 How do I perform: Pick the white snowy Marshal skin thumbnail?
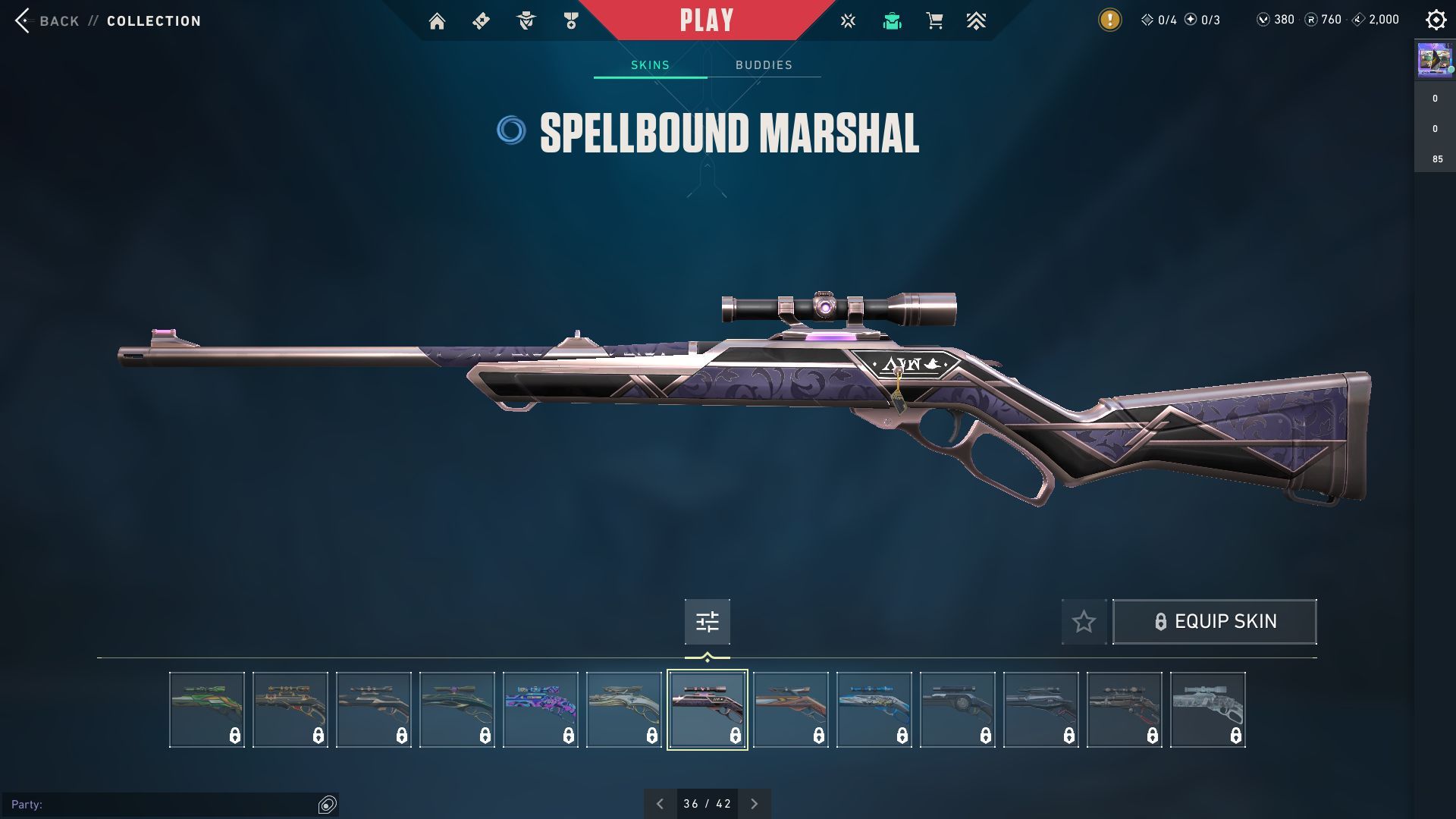[1208, 710]
